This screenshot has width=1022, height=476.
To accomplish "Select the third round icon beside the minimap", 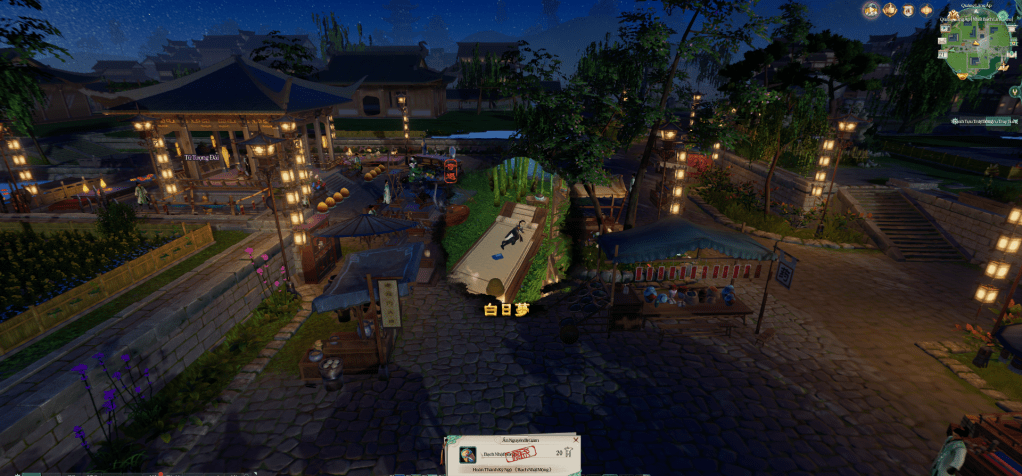I will [x=908, y=10].
